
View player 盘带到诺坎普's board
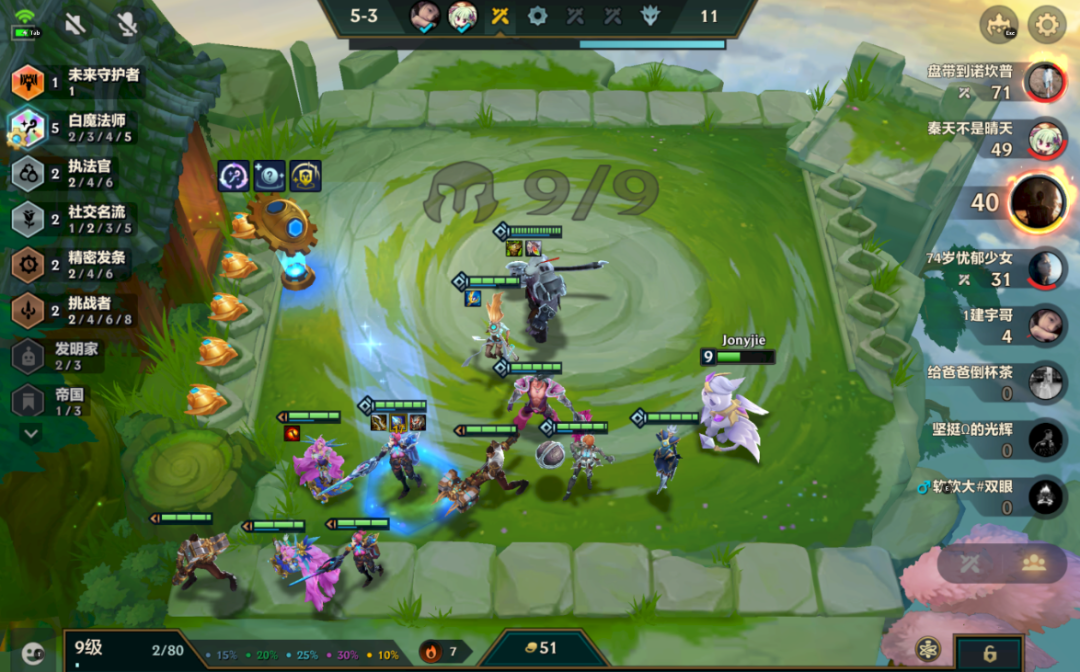tap(1045, 82)
